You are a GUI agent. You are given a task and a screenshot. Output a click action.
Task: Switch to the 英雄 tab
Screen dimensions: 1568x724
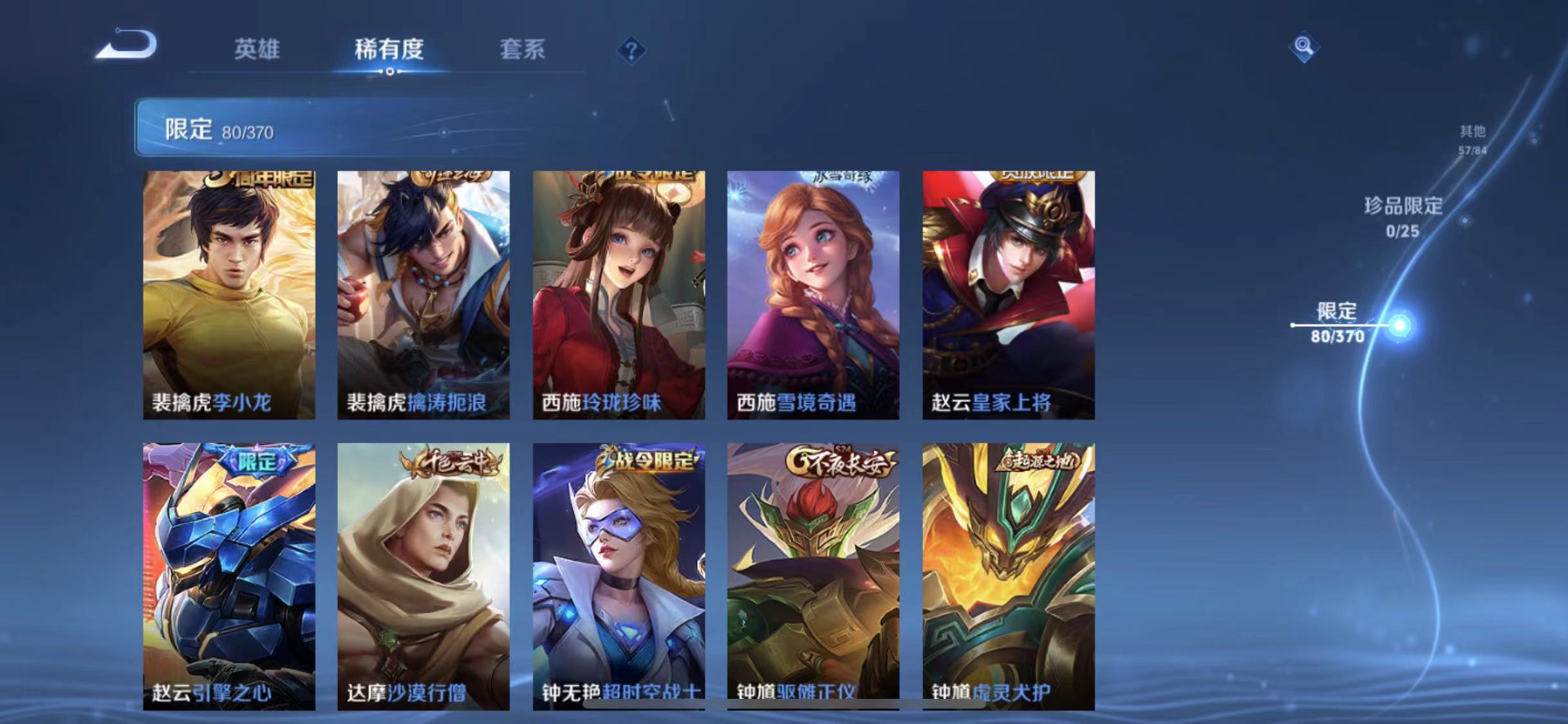[x=257, y=50]
